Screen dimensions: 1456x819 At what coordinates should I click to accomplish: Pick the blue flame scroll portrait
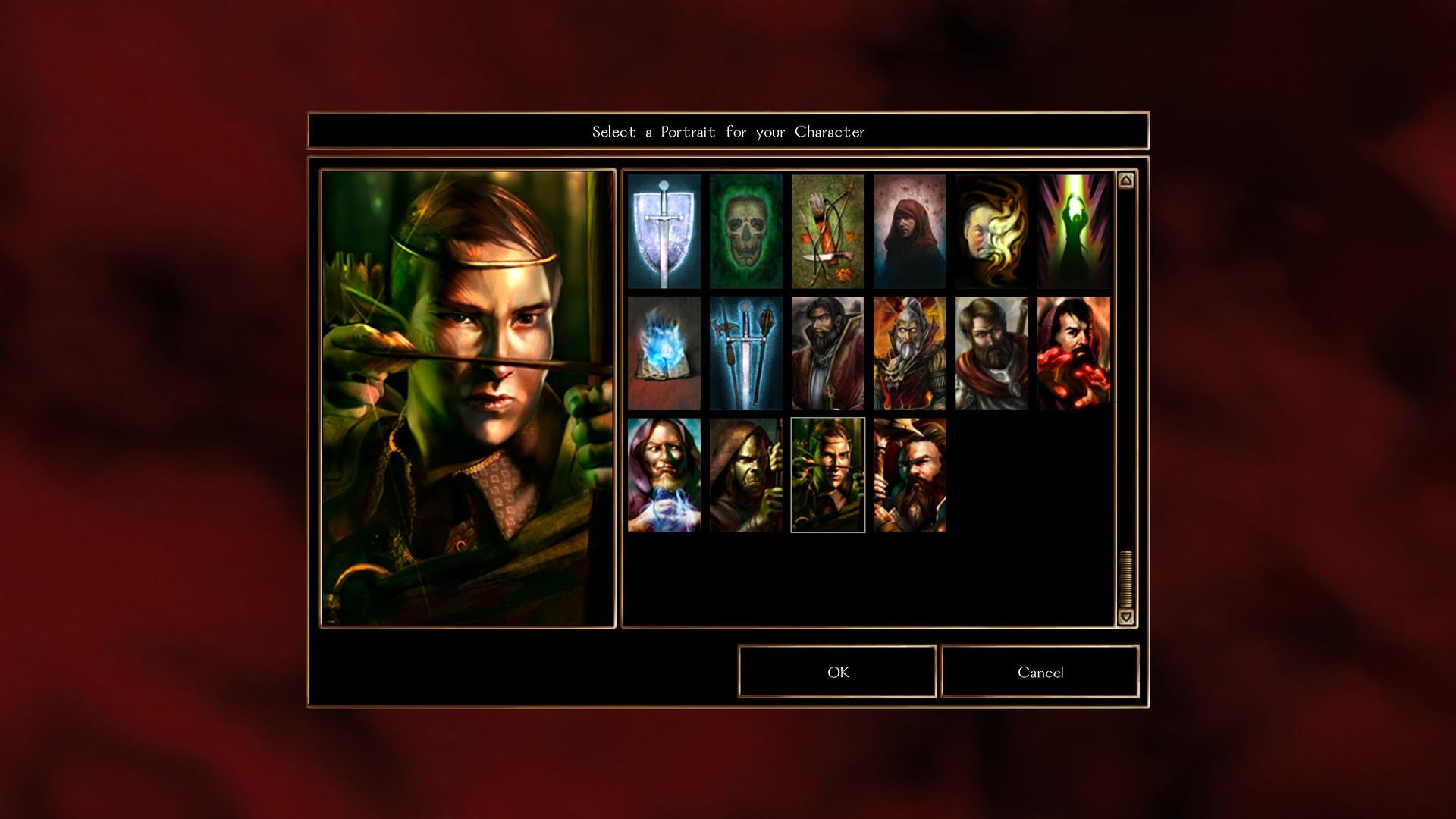[x=664, y=353]
